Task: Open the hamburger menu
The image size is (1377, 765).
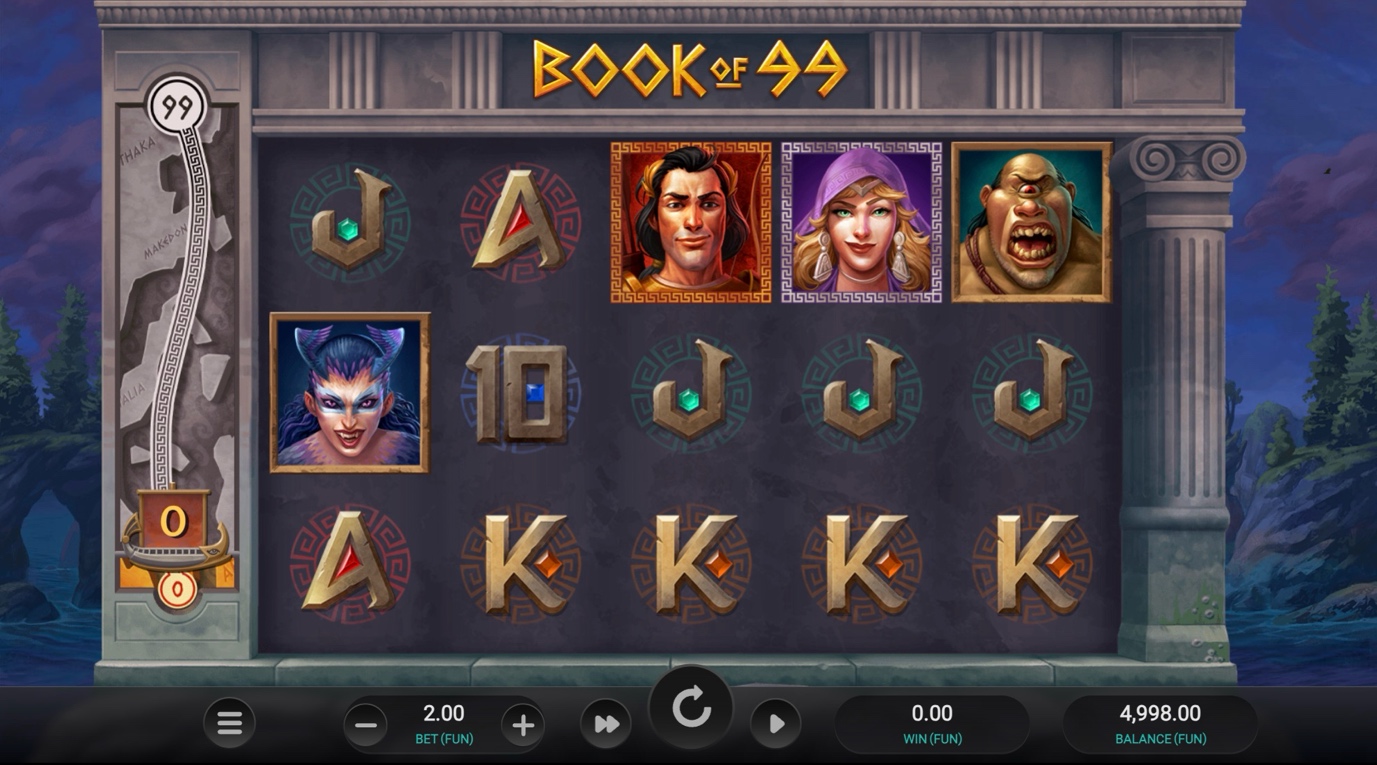Action: coord(229,723)
